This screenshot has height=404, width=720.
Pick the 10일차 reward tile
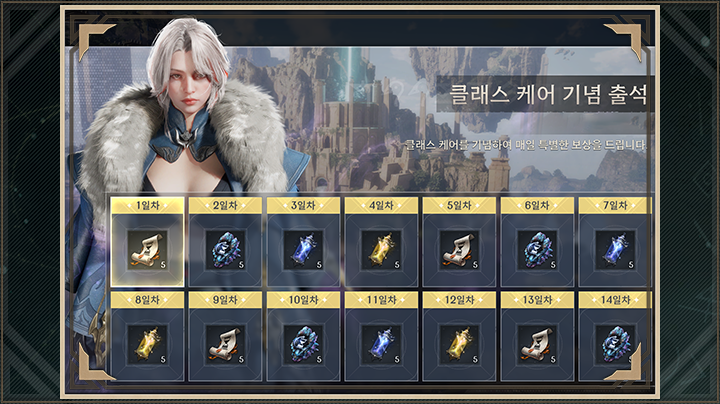tap(303, 343)
